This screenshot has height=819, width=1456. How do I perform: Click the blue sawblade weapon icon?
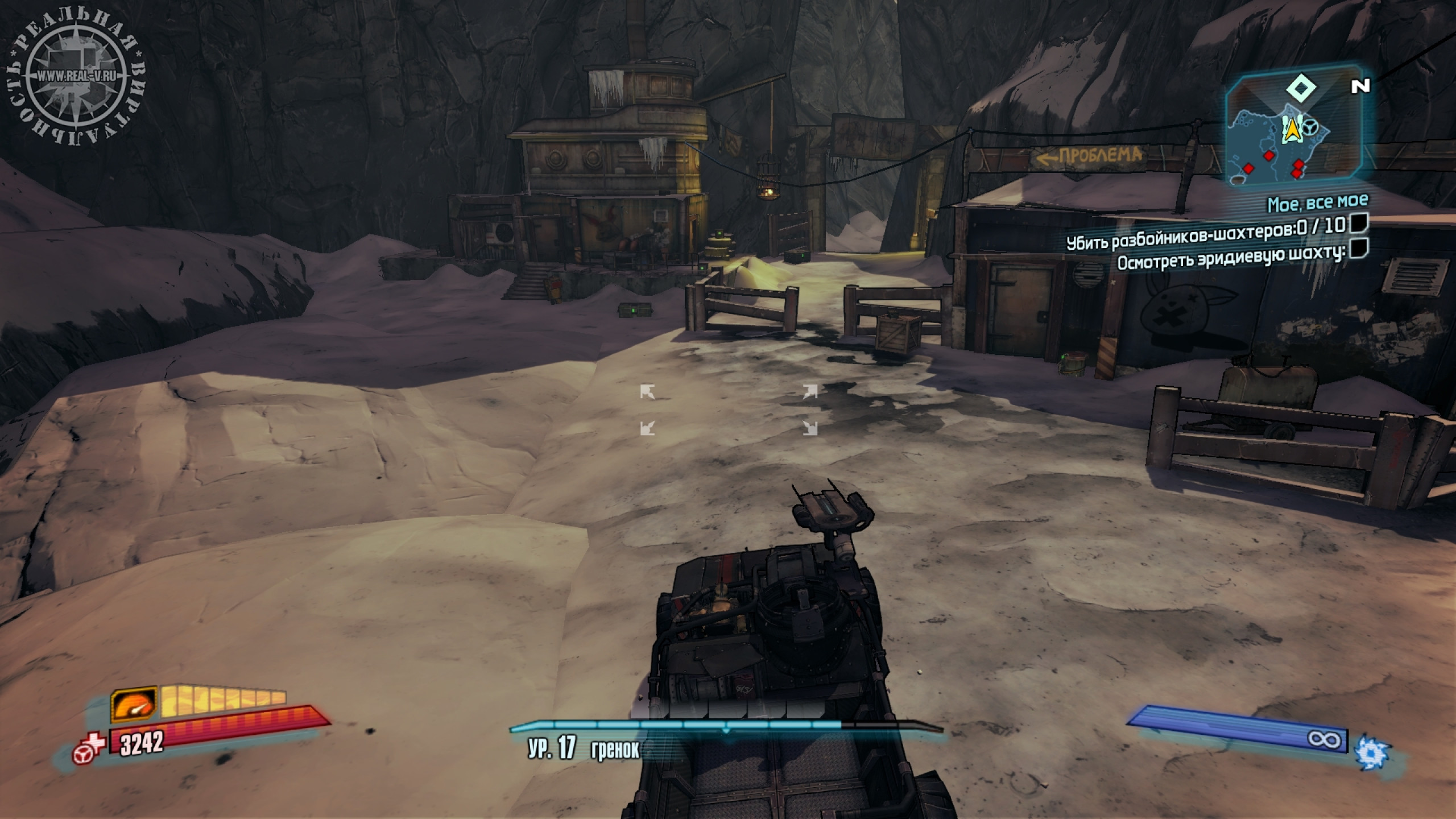pos(1372,752)
